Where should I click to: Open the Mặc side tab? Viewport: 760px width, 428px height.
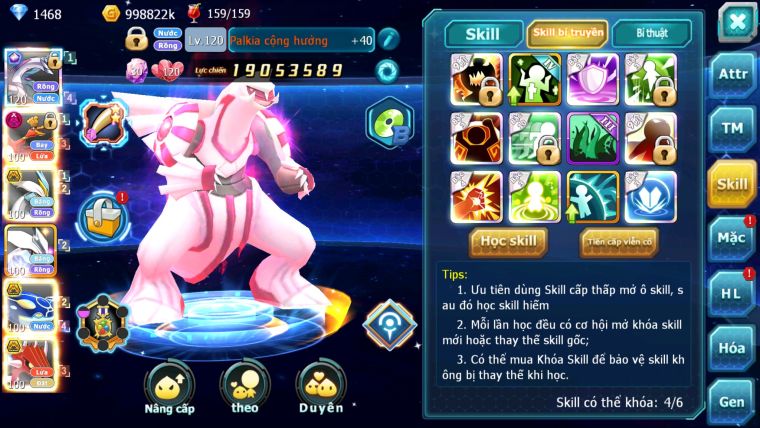[x=732, y=238]
